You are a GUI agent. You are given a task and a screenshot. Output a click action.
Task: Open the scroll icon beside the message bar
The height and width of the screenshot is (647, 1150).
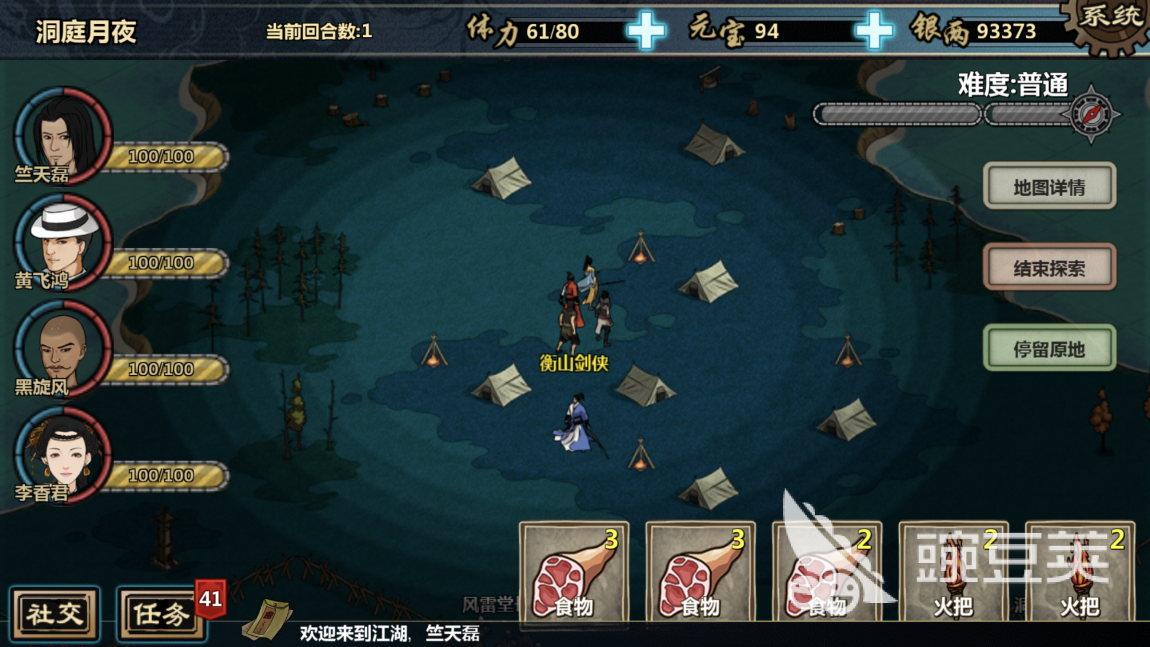point(267,619)
